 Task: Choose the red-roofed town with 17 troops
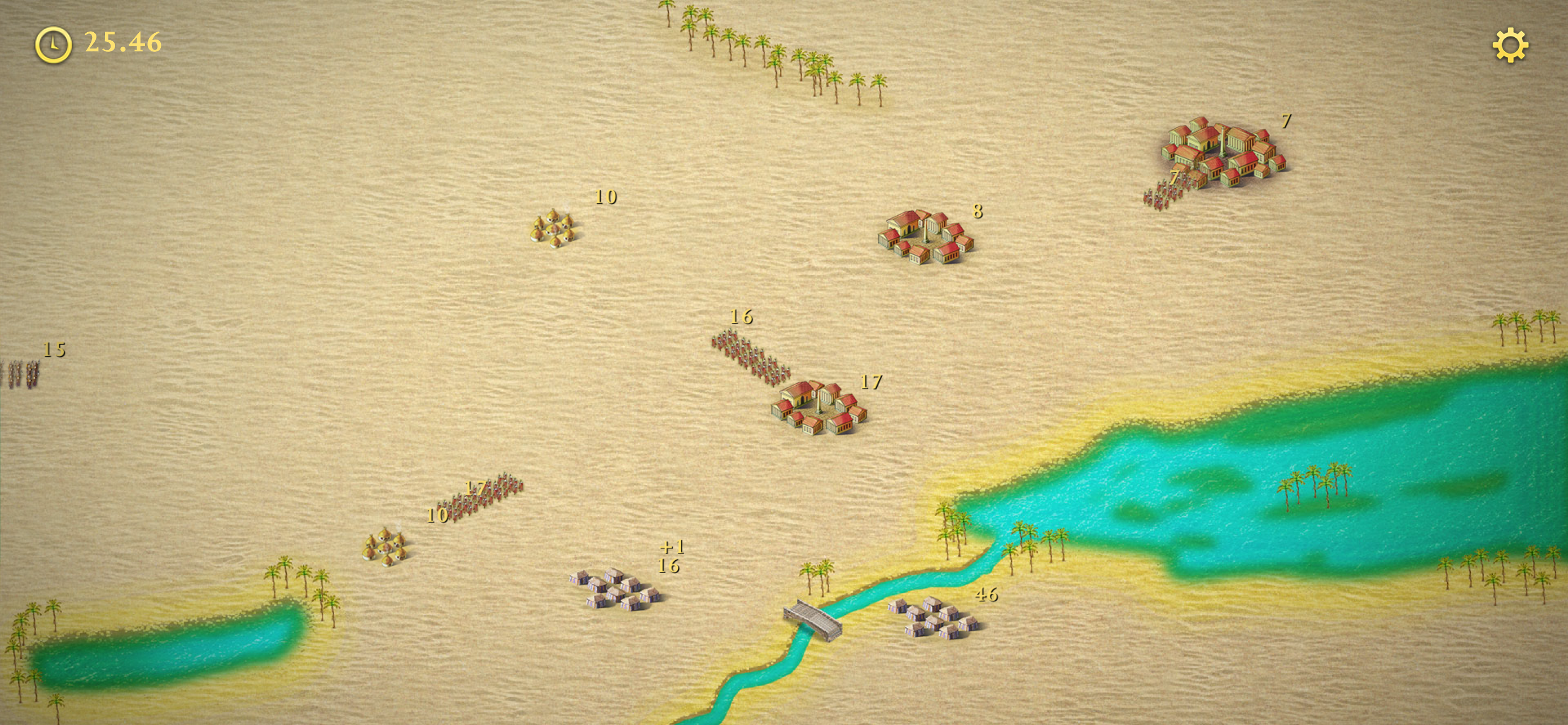(818, 407)
